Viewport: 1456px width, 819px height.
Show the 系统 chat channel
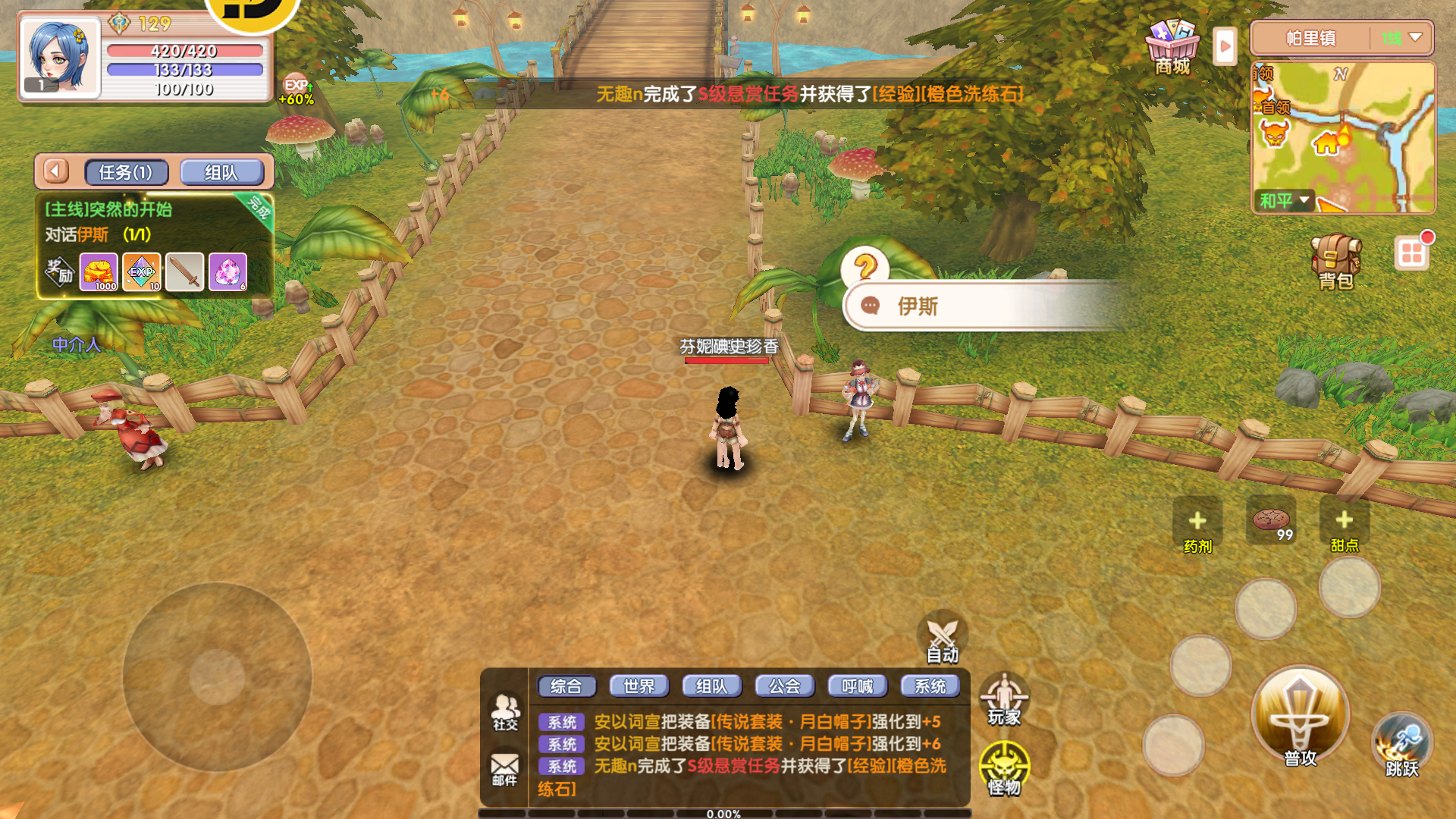click(x=930, y=686)
